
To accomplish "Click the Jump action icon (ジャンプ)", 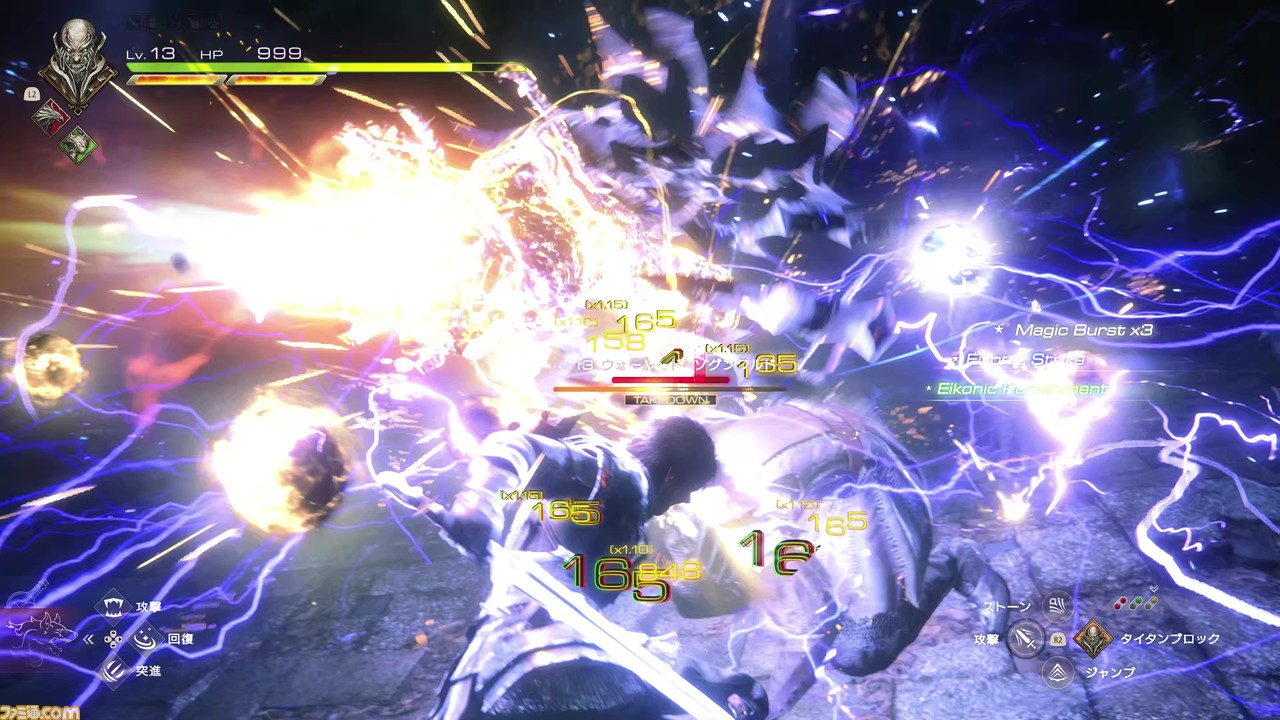I will [x=1056, y=672].
